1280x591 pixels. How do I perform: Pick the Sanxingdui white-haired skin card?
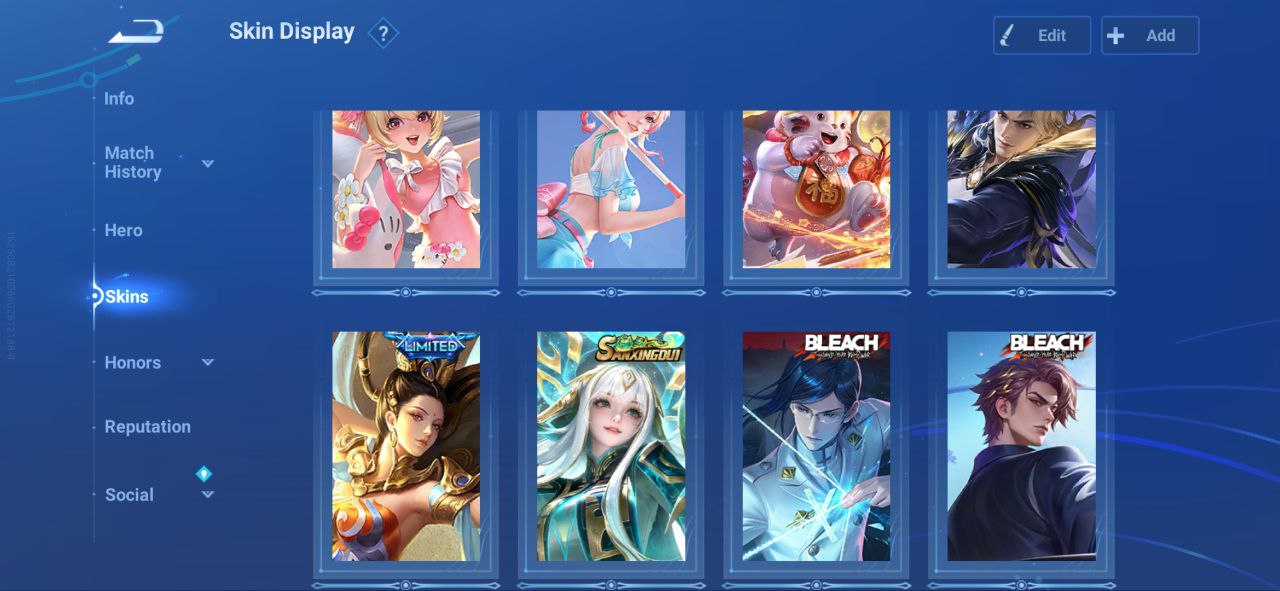611,446
